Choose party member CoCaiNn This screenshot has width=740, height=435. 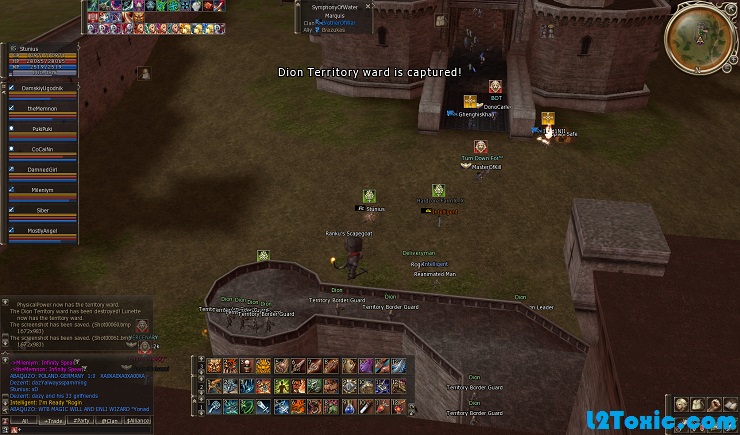42,149
